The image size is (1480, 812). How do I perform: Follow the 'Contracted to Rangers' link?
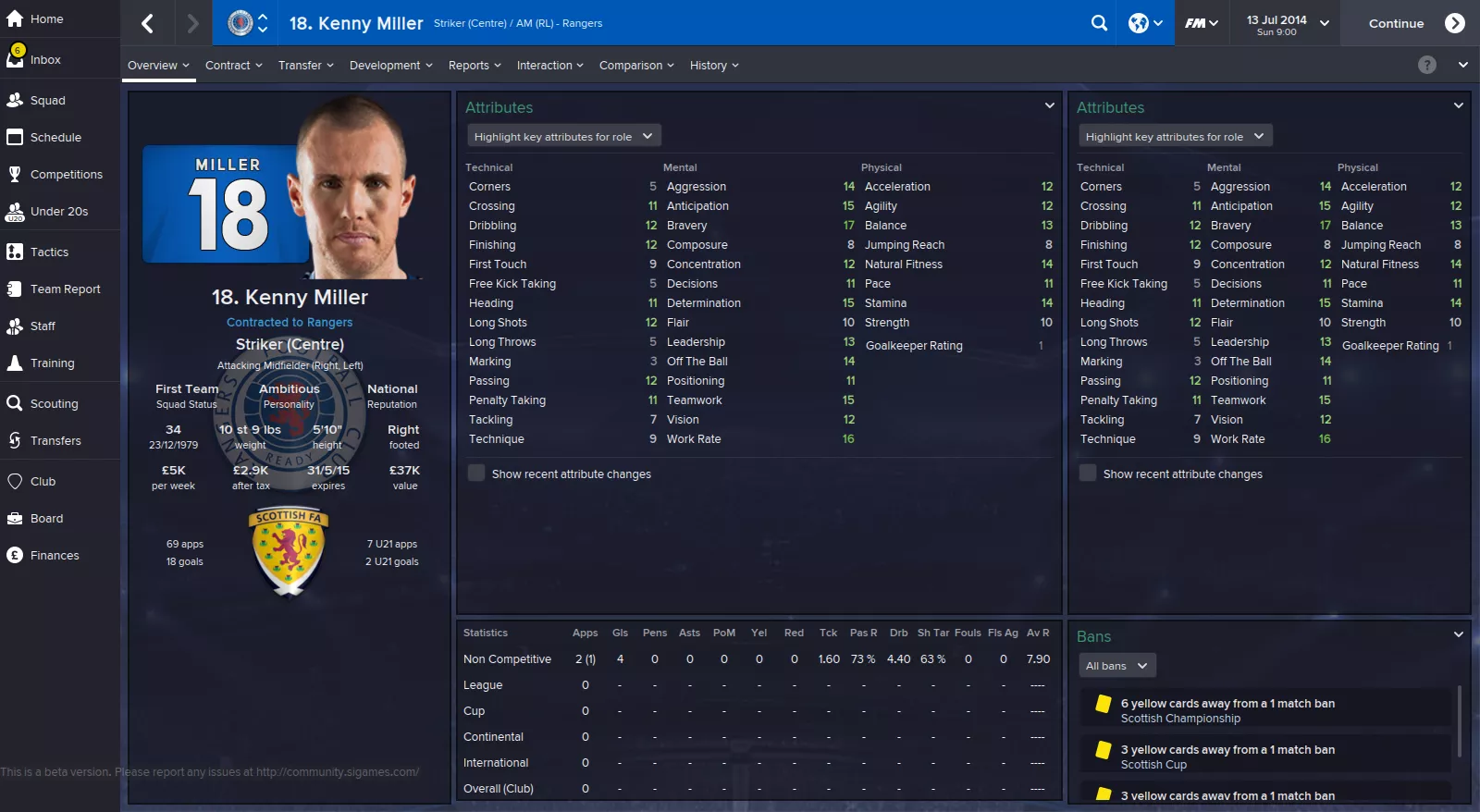click(290, 323)
